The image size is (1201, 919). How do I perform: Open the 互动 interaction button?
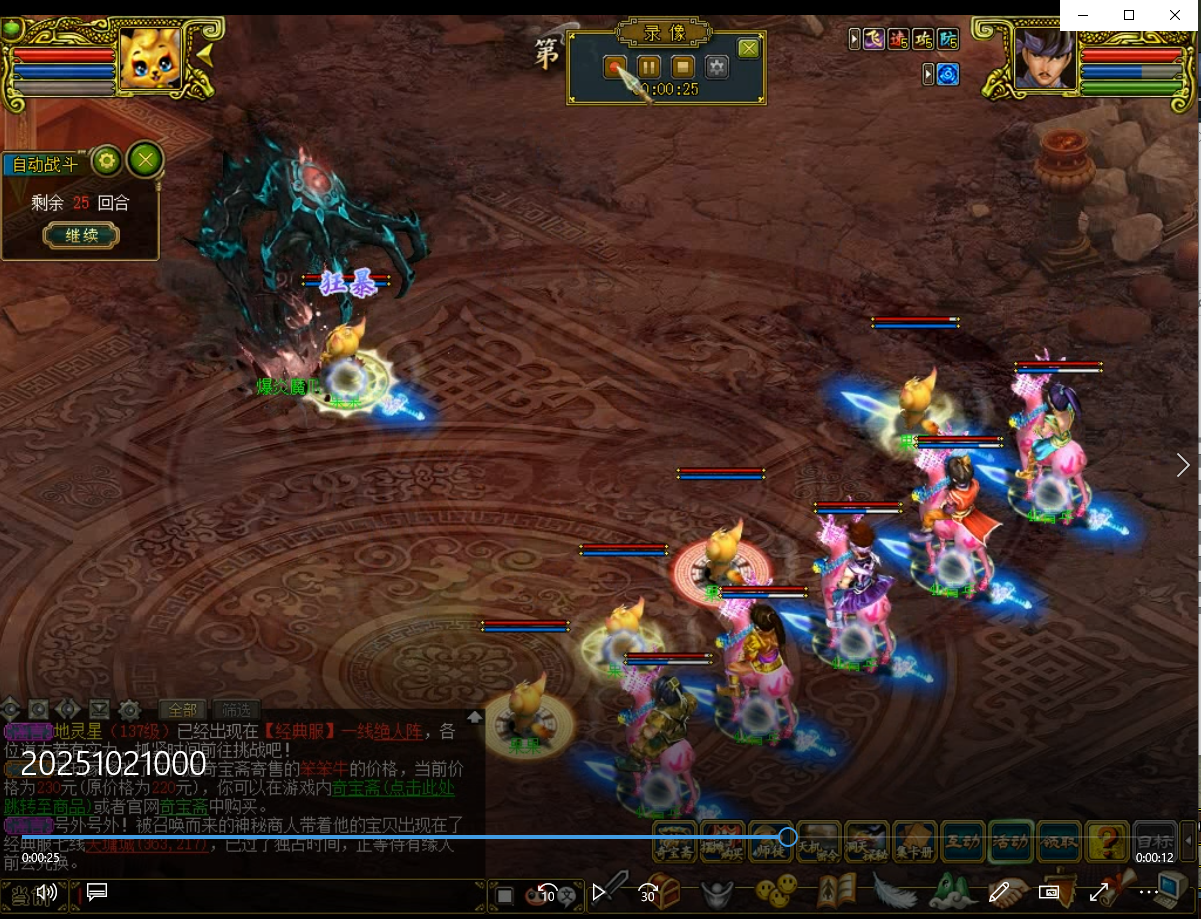(963, 841)
